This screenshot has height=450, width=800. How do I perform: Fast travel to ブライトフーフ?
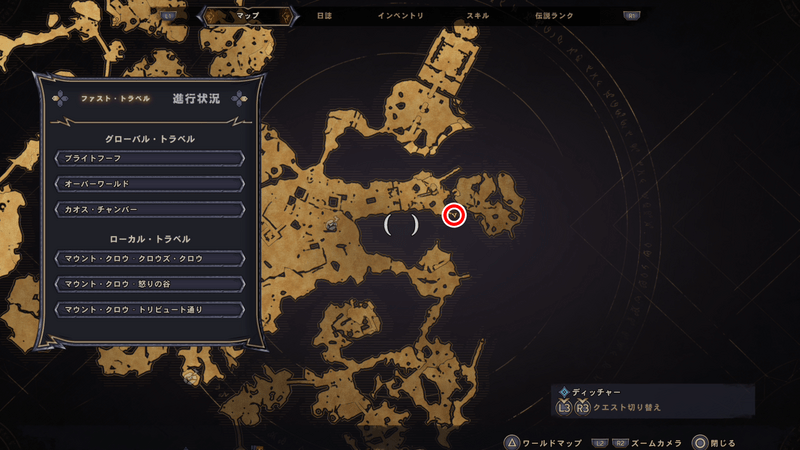tap(149, 158)
